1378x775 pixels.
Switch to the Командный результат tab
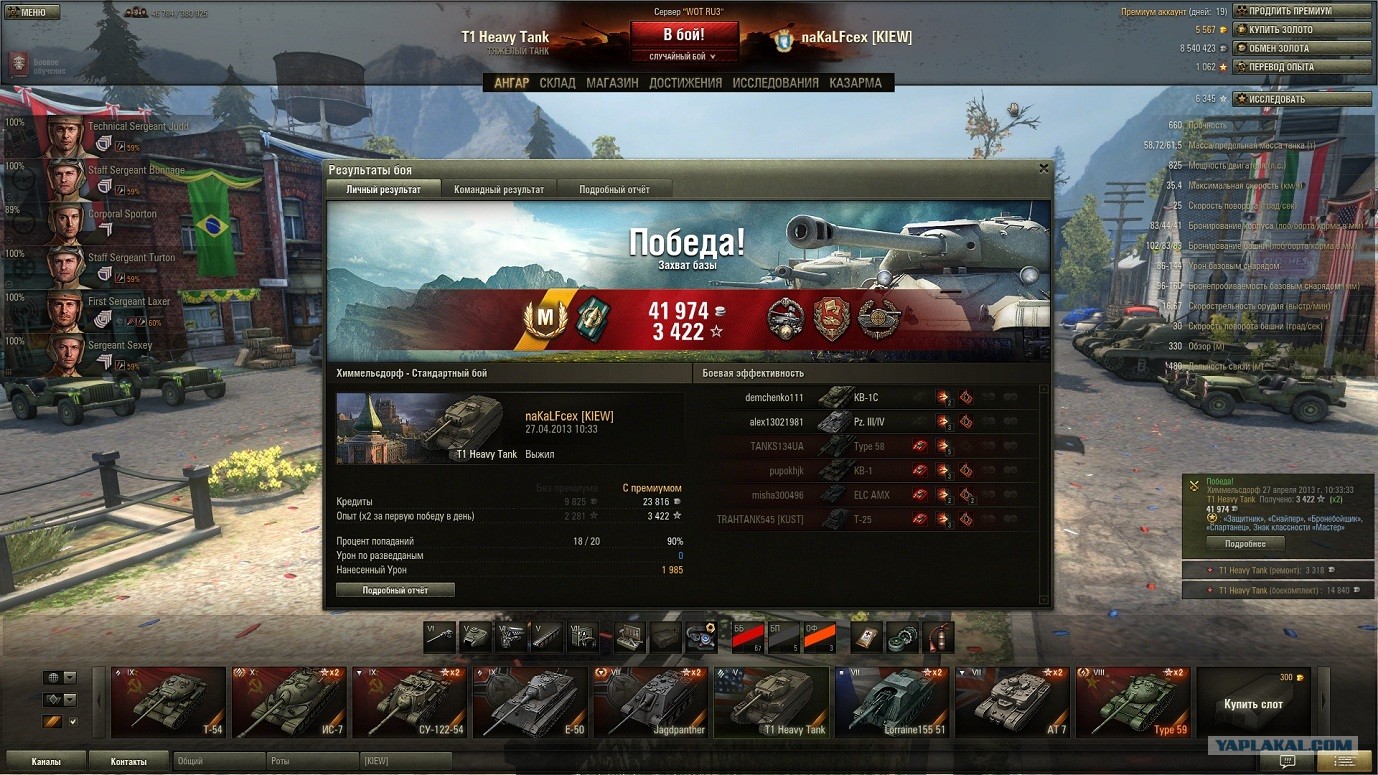(499, 189)
